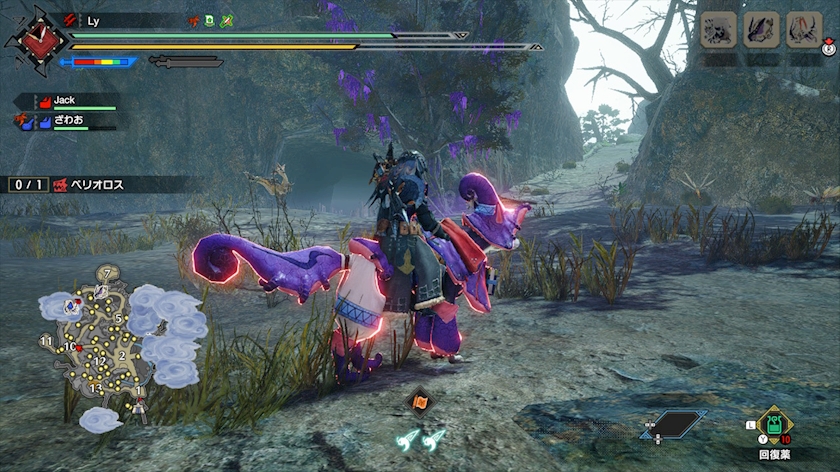This screenshot has height=472, width=840.
Task: Select party member ざわお
Action: tap(72, 119)
